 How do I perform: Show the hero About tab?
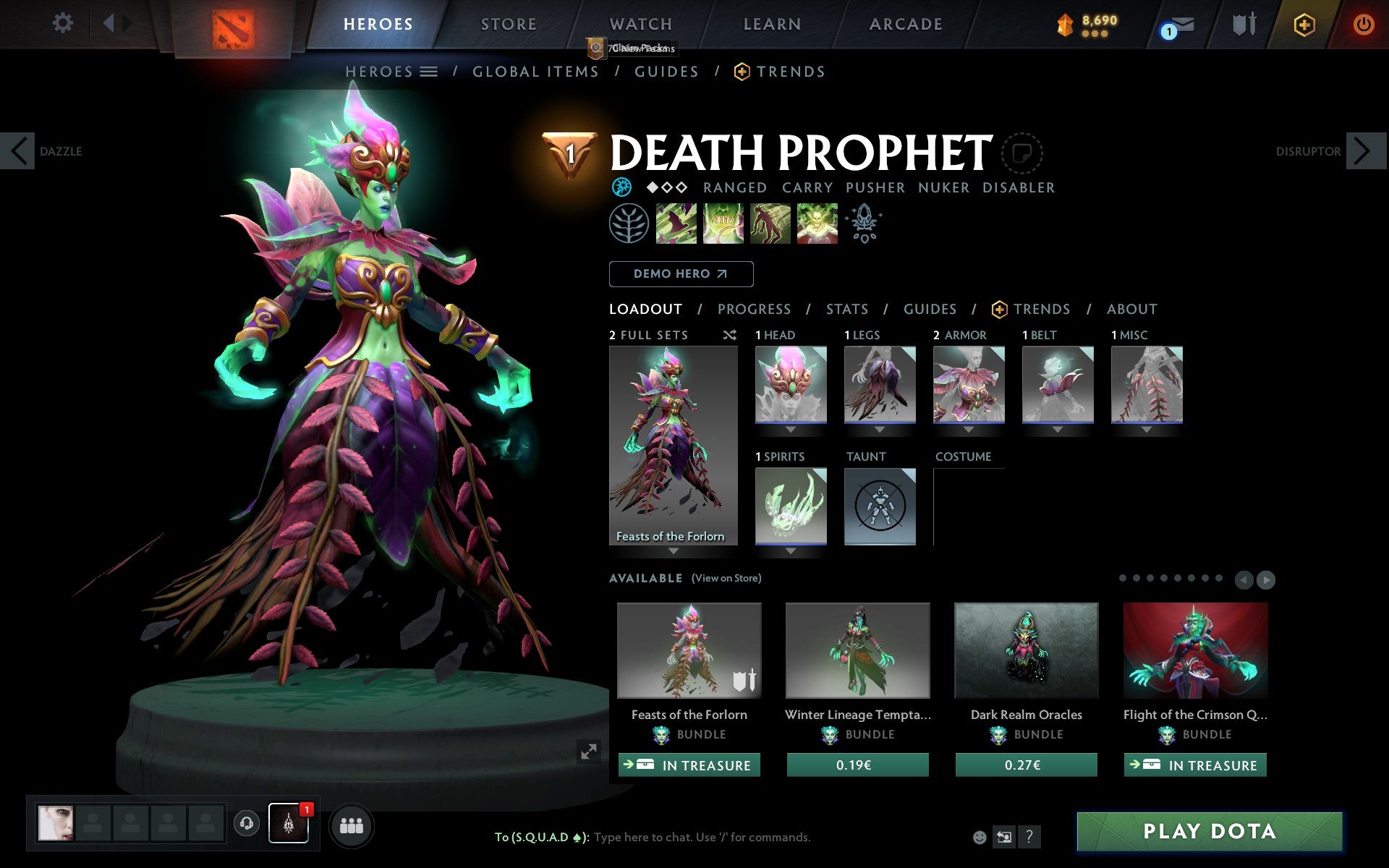coord(1131,310)
